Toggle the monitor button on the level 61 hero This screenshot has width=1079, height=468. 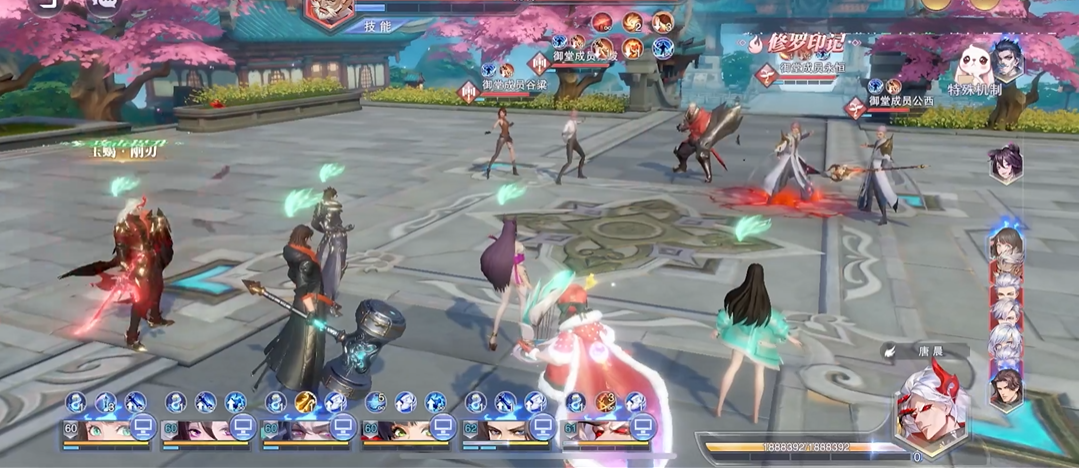(x=643, y=428)
